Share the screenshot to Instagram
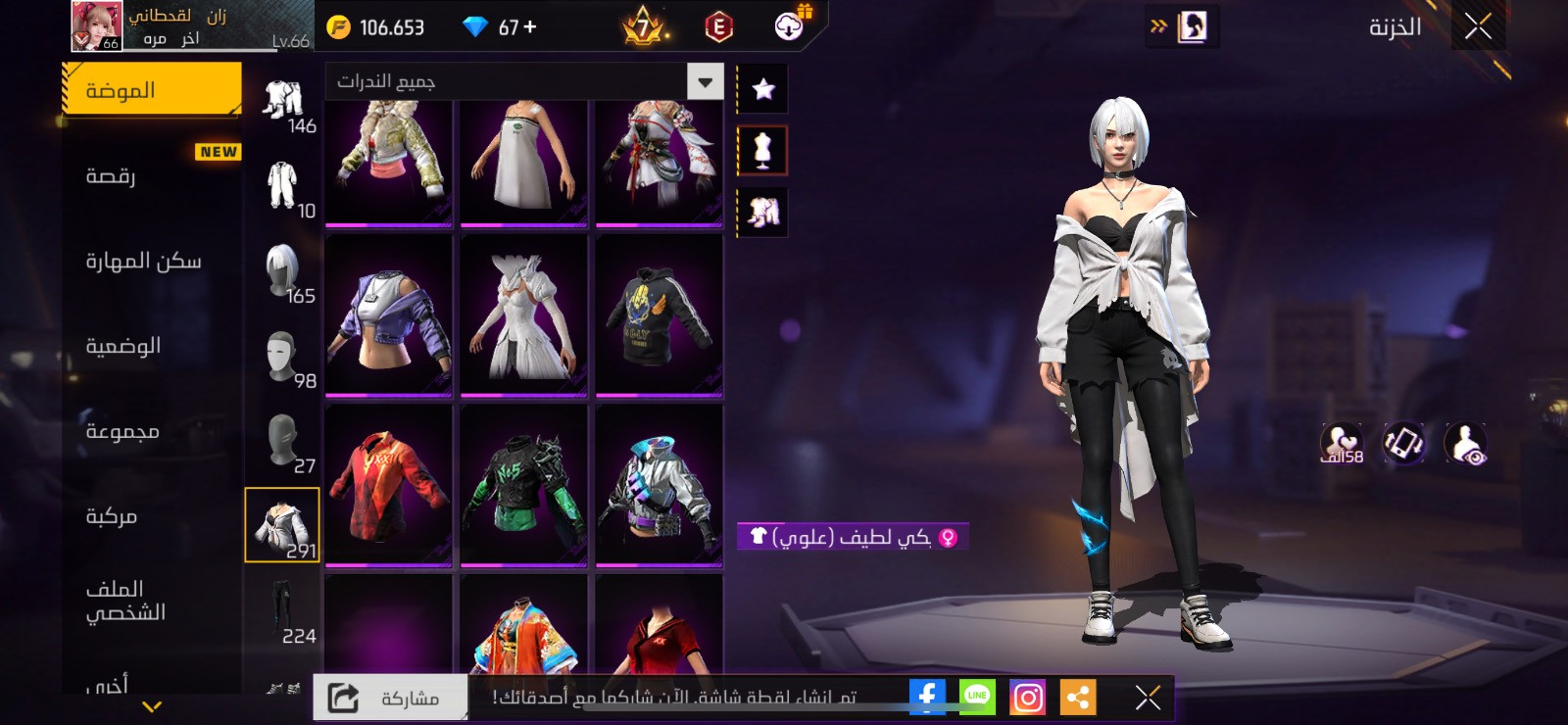Image resolution: width=1568 pixels, height=725 pixels. (1027, 697)
